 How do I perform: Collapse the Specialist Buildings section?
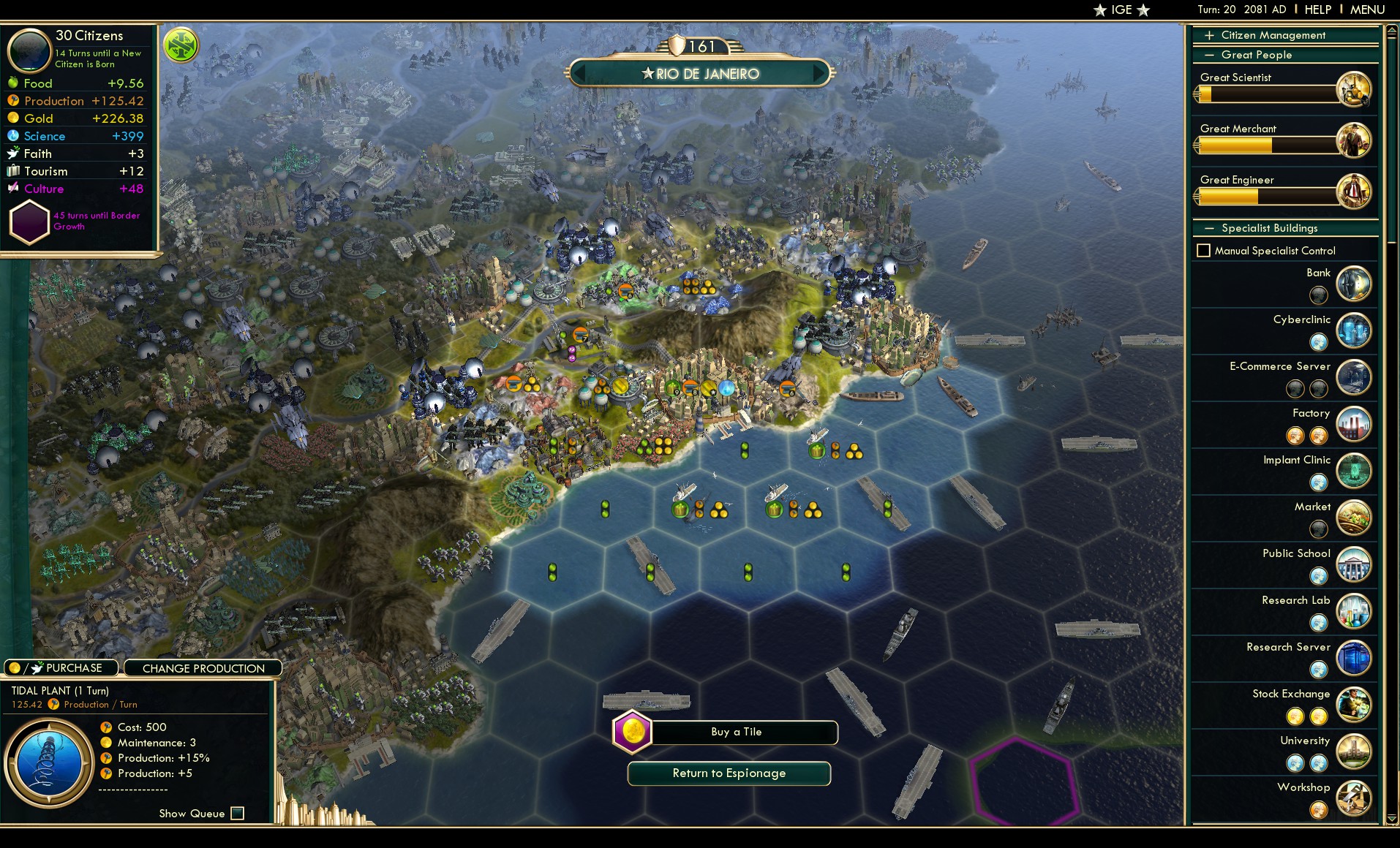[1211, 228]
